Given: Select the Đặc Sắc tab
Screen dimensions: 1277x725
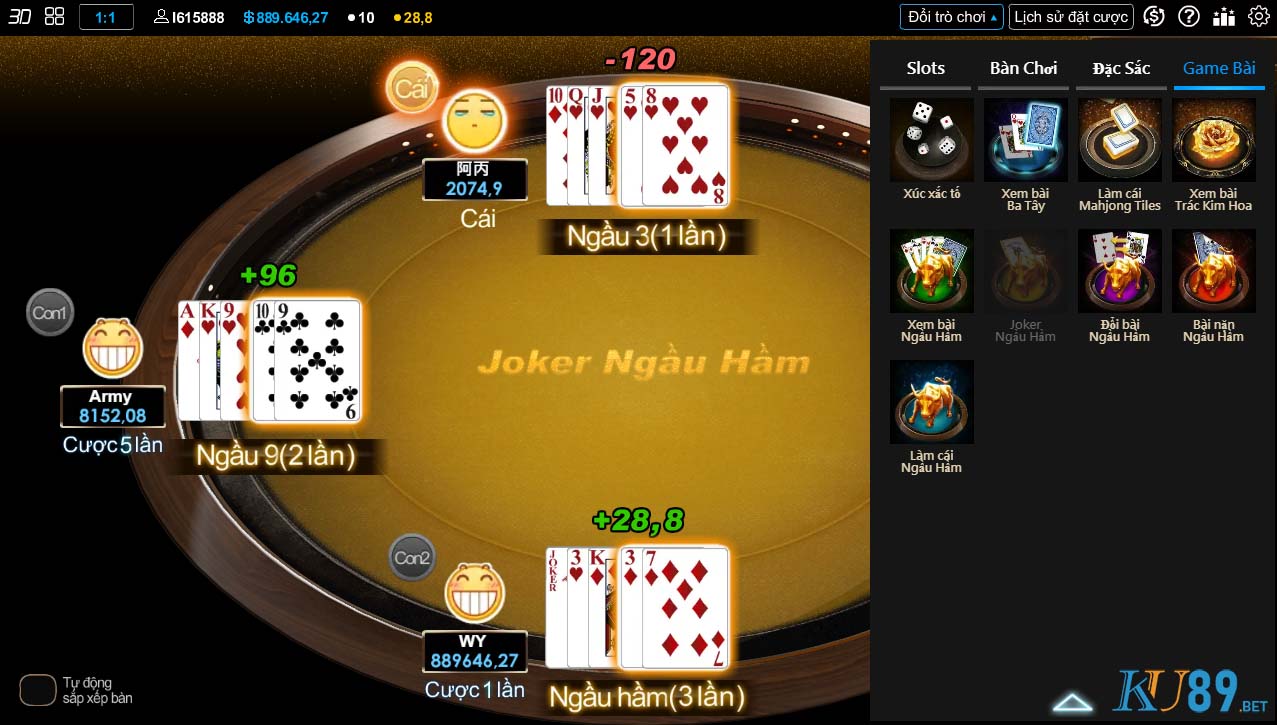Looking at the screenshot, I should tap(1121, 68).
